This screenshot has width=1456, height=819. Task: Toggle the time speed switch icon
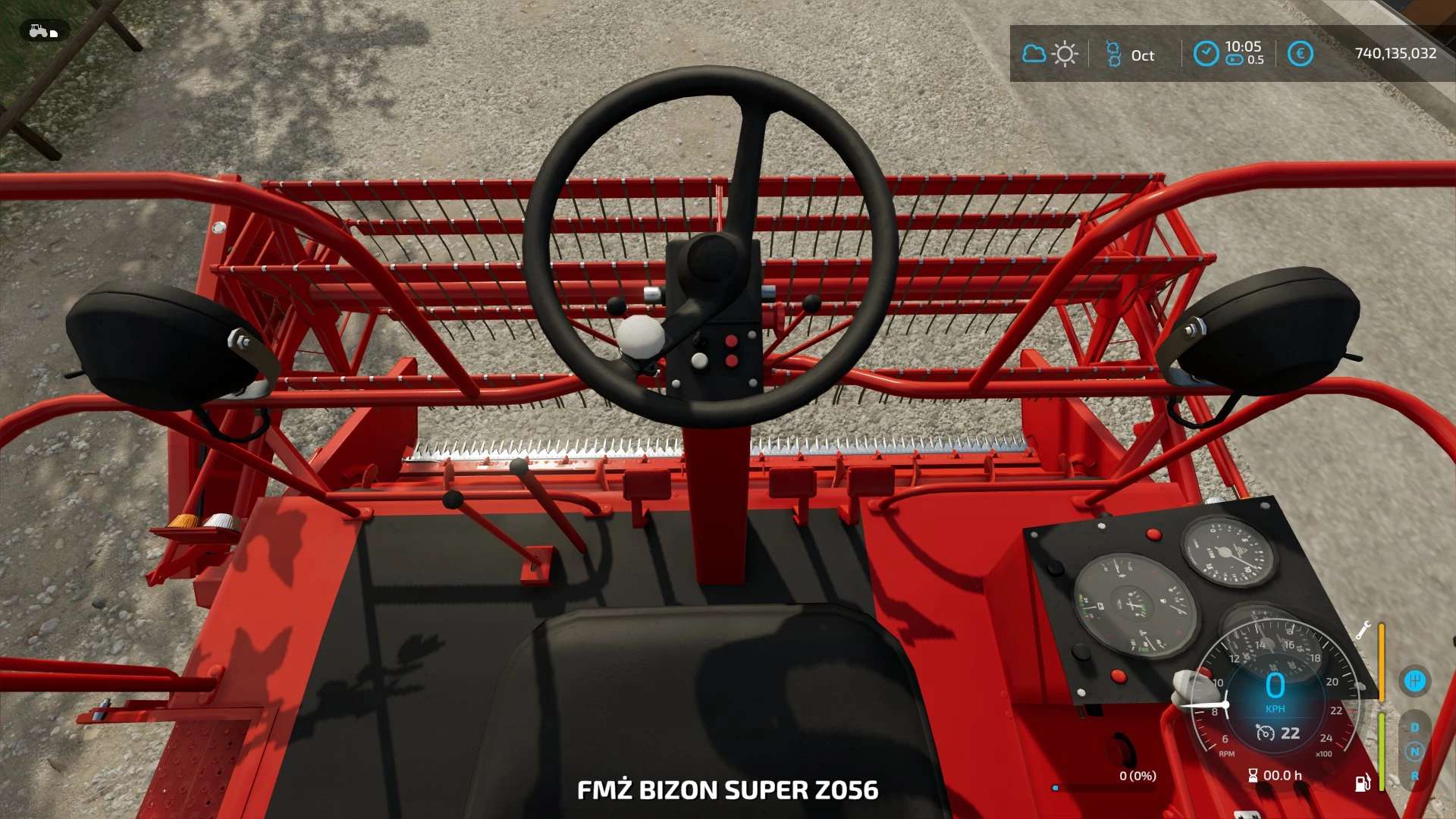pyautogui.click(x=1235, y=61)
